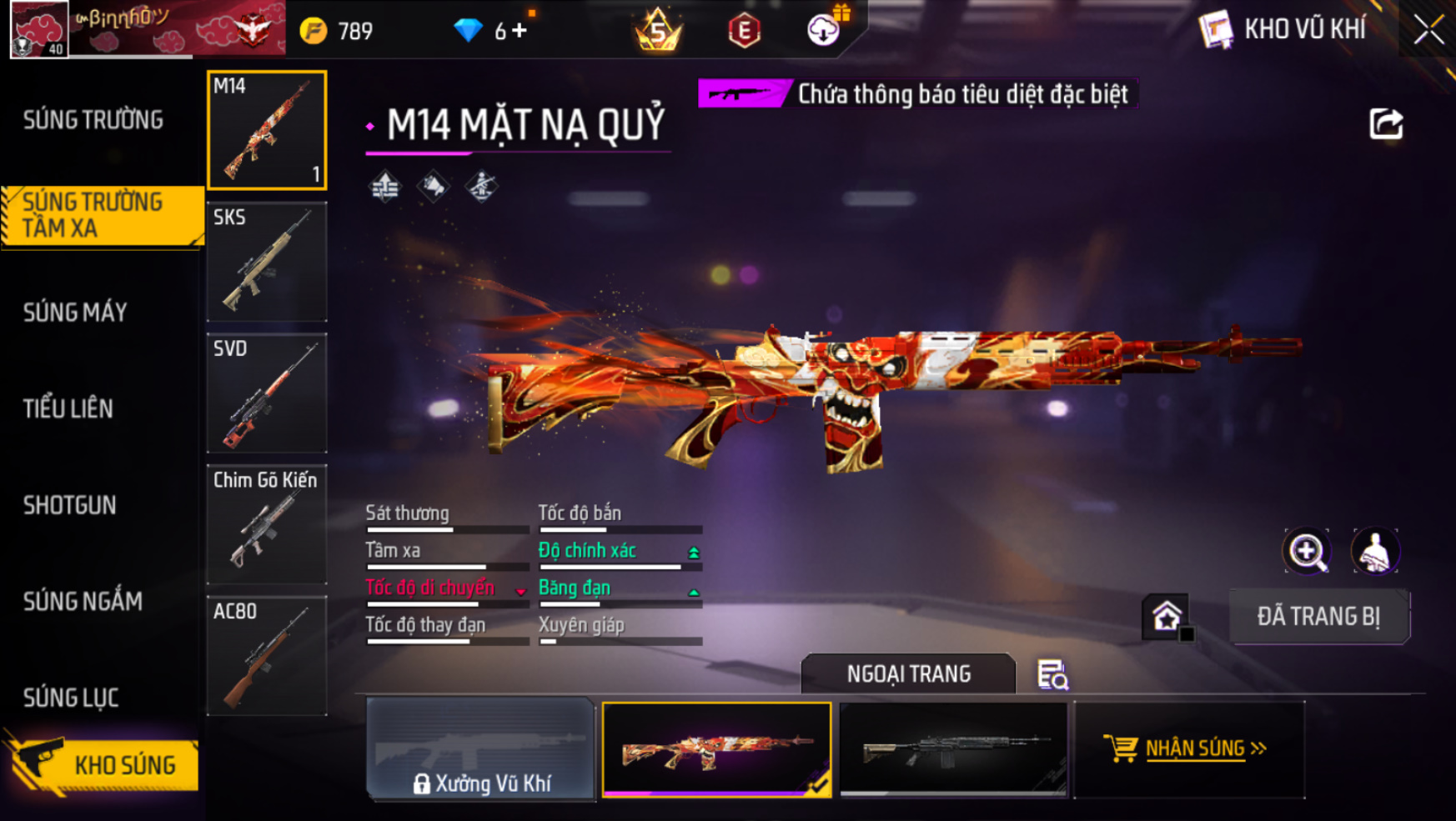Choose the Chim Gõ Kiến weapon
The width and height of the screenshot is (1456, 821).
point(267,524)
